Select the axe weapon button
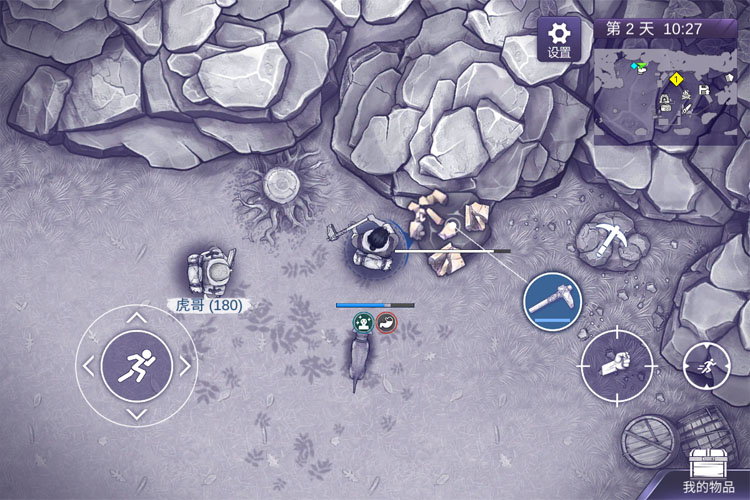The height and width of the screenshot is (500, 750). [553, 300]
